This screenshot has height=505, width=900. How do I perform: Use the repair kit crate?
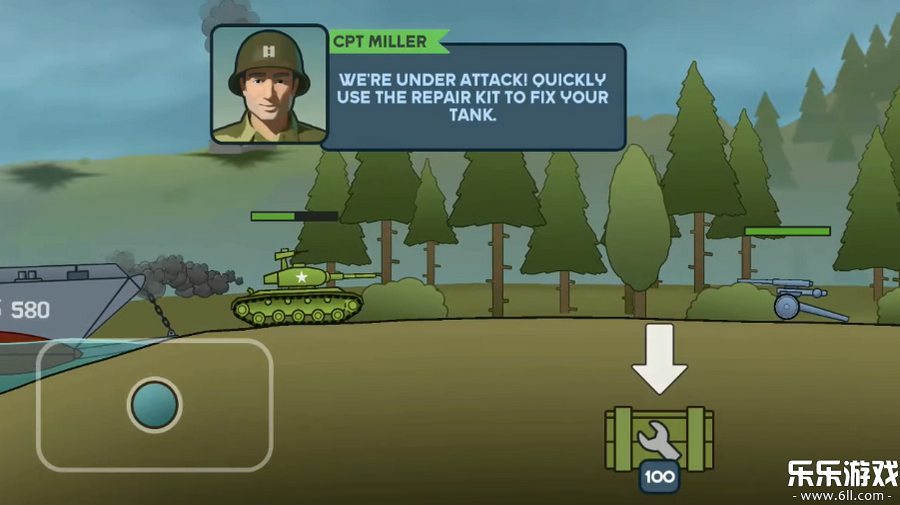659,438
